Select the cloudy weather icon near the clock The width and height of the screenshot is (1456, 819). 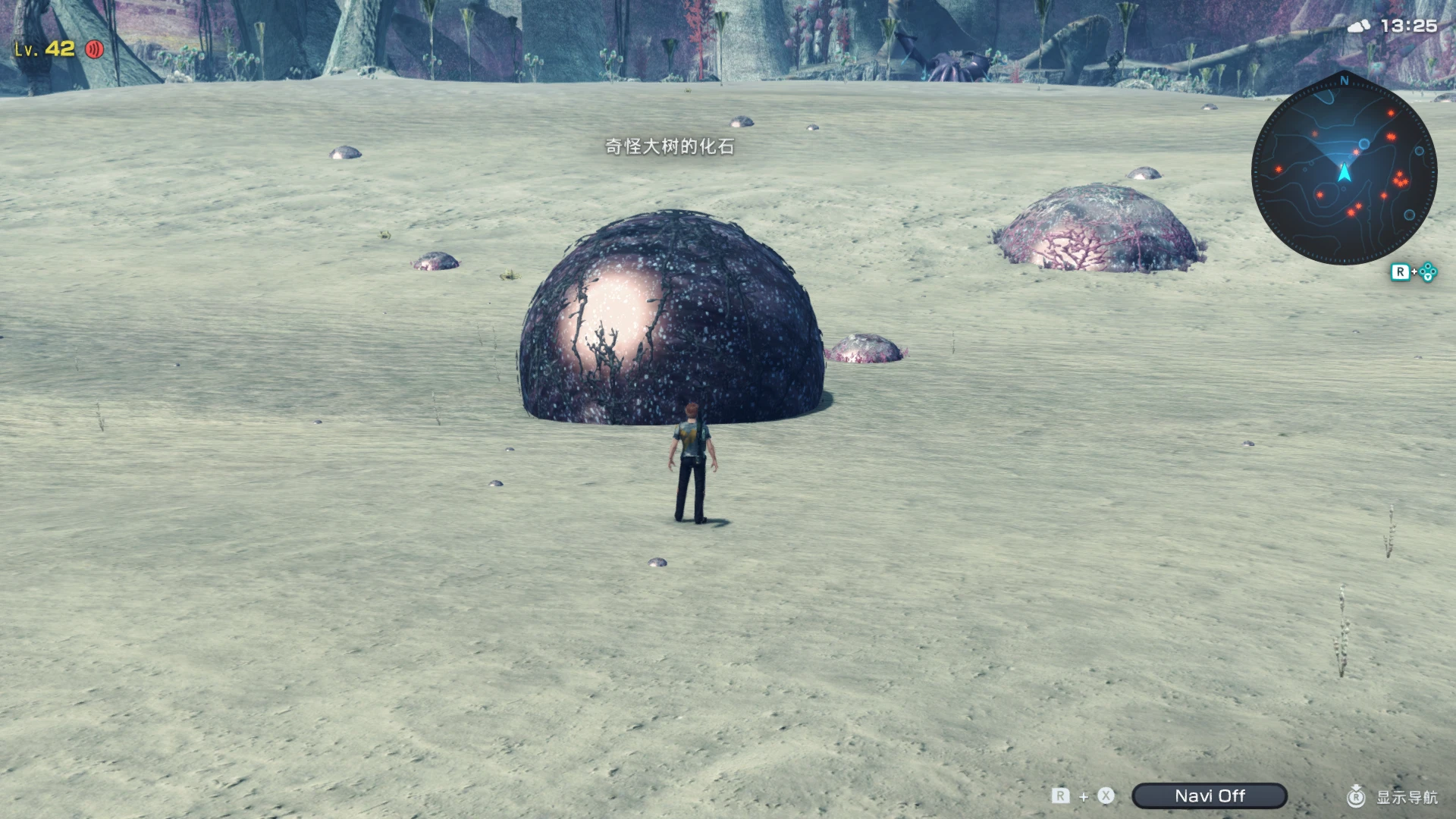1360,24
